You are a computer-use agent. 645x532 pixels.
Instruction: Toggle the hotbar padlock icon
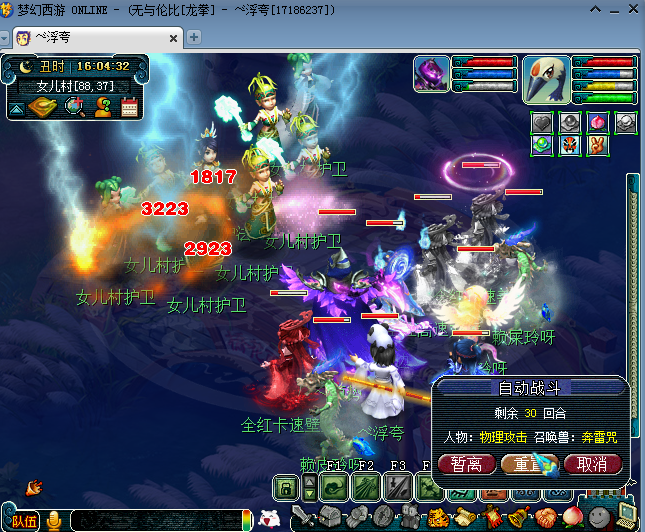coord(286,488)
